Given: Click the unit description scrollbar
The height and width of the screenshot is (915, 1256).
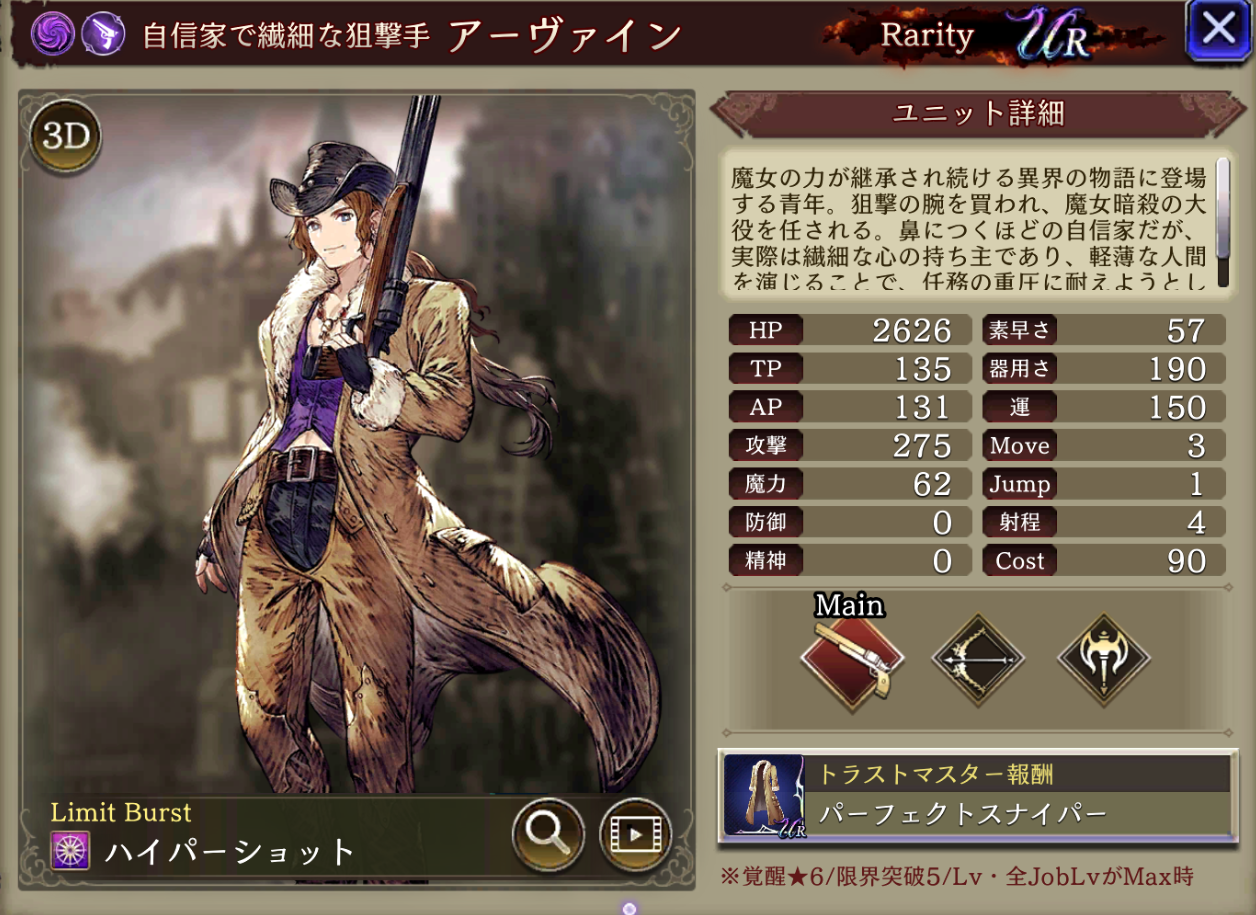Looking at the screenshot, I should [1222, 222].
